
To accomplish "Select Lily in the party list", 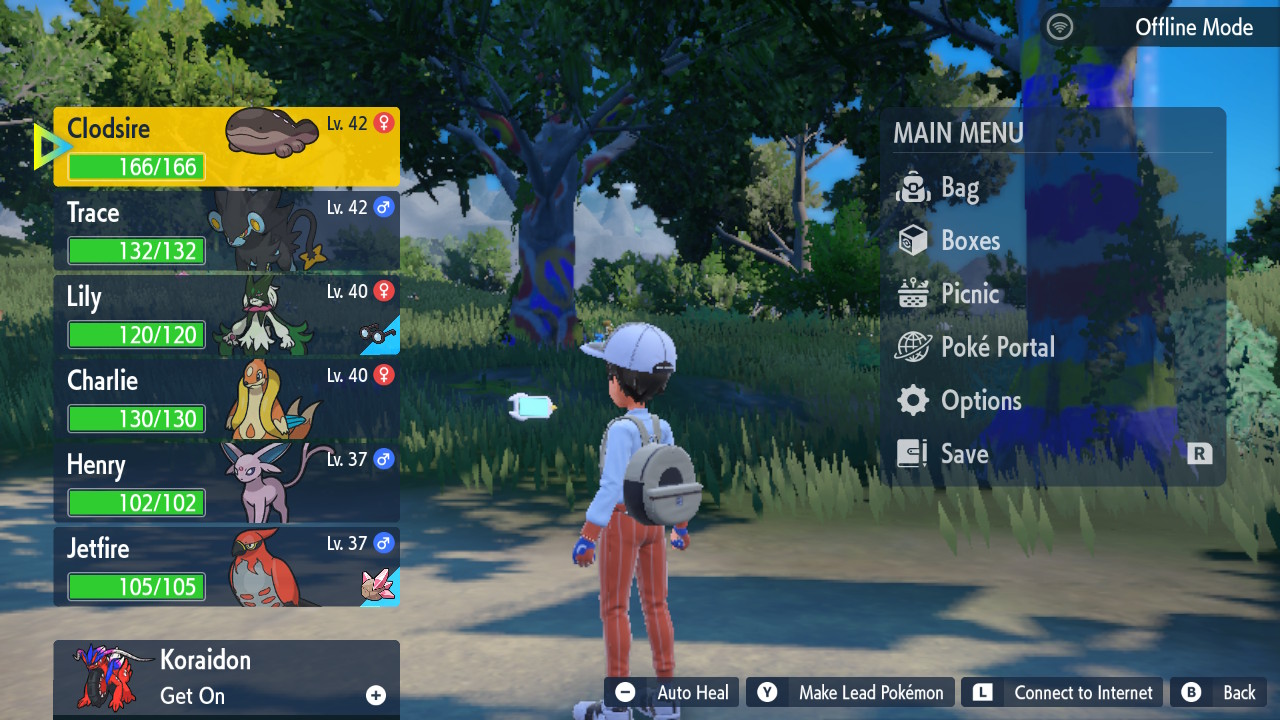I will [226, 315].
